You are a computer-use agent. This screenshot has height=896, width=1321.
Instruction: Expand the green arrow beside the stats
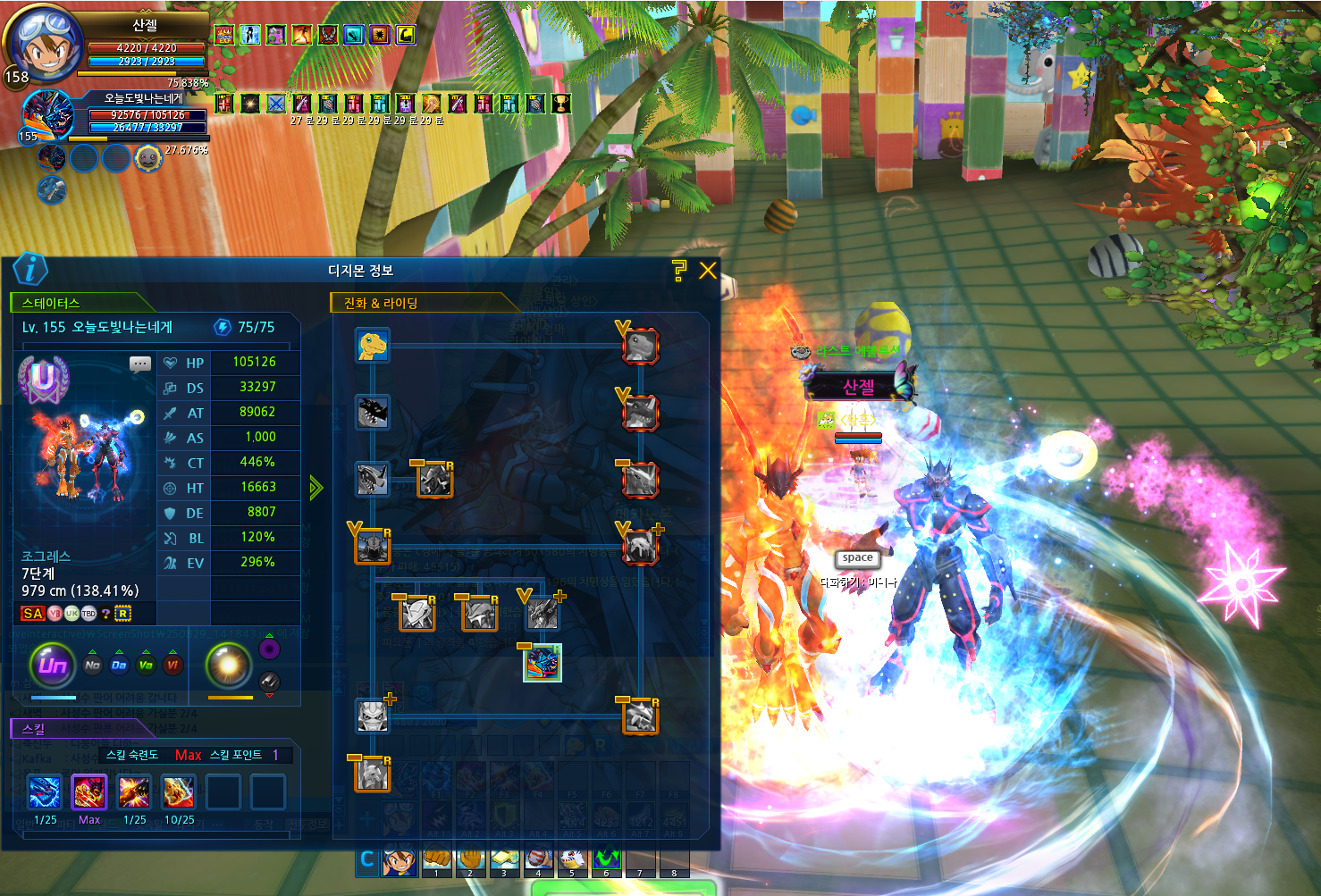[316, 488]
